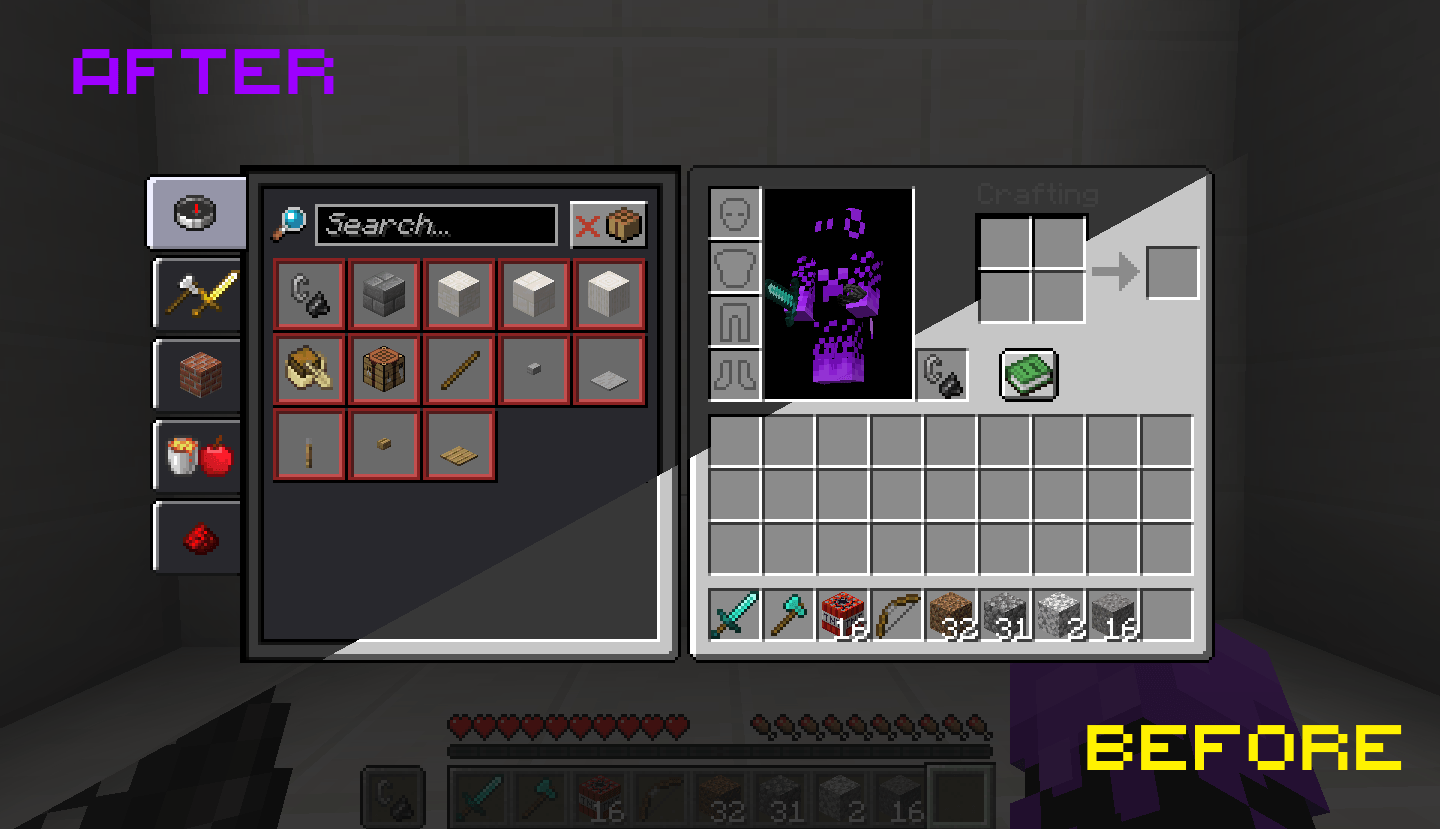Click the magnifying glass search icon
This screenshot has height=829, width=1440.
click(x=291, y=224)
